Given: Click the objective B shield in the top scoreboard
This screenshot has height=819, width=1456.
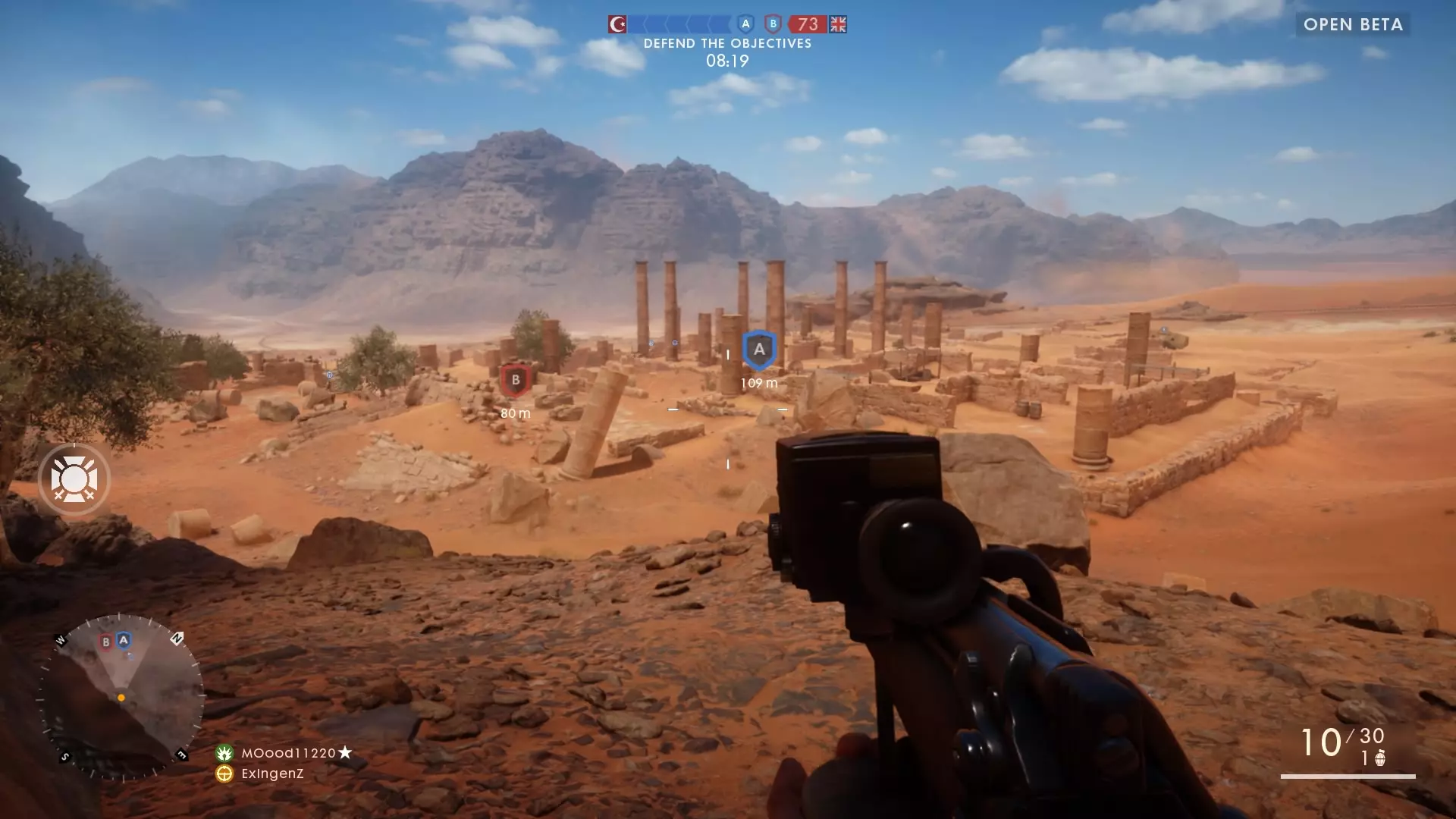Looking at the screenshot, I should click(773, 24).
